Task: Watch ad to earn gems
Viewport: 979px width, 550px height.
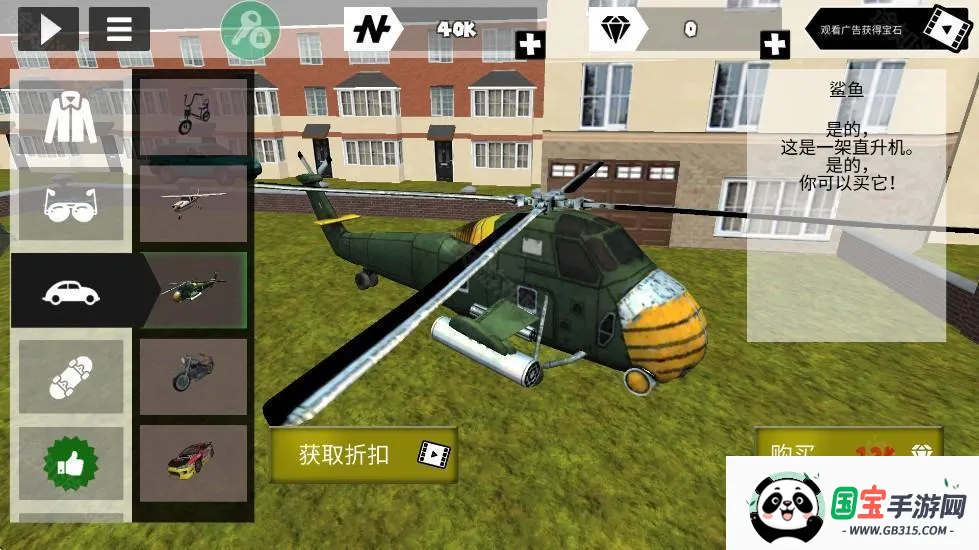Action: point(889,29)
